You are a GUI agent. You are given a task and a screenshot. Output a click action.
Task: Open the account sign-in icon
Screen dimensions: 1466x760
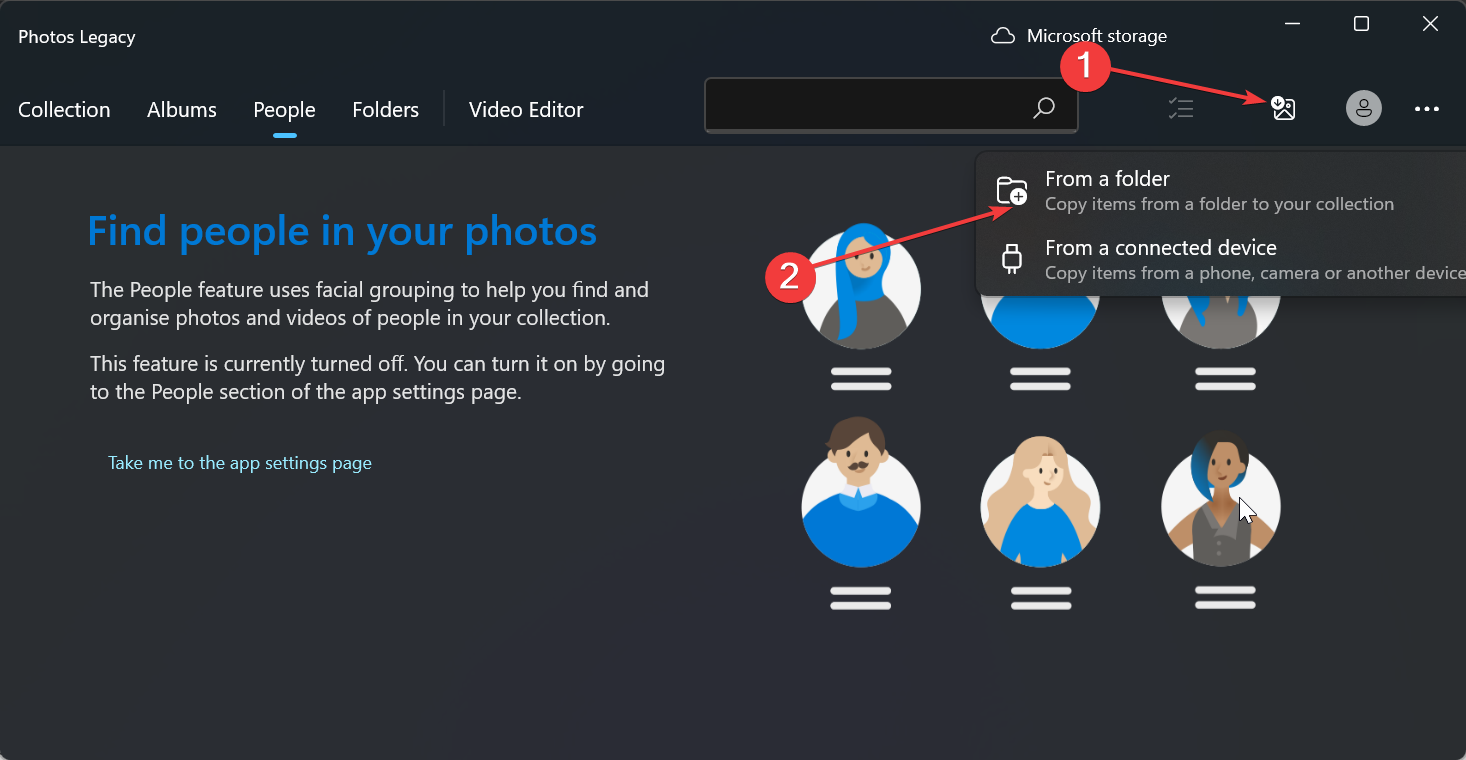pyautogui.click(x=1364, y=108)
